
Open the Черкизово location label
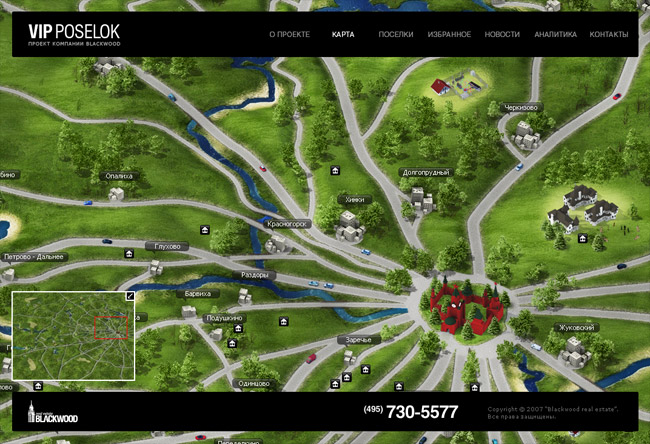[521, 108]
